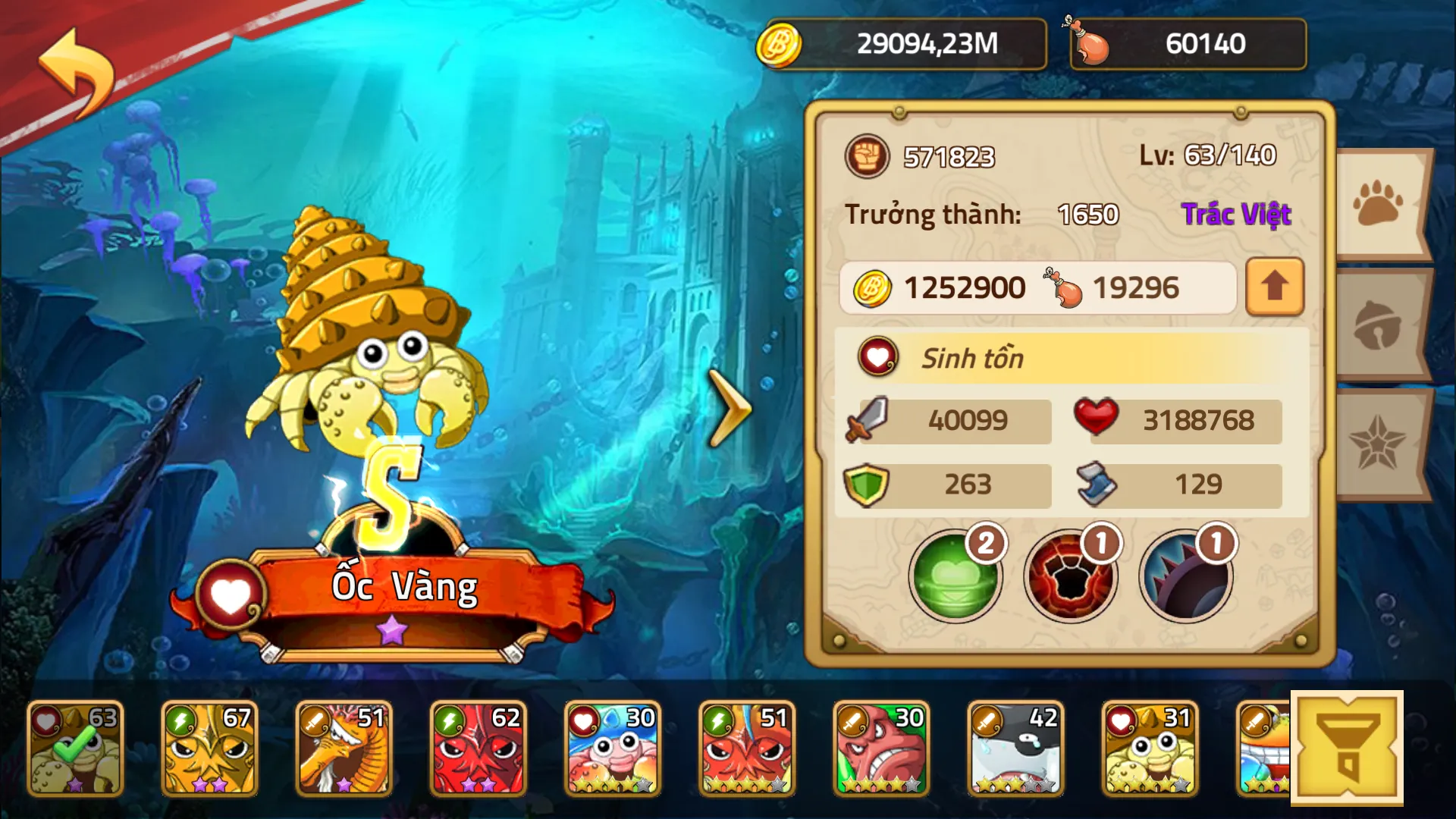Image resolution: width=1456 pixels, height=819 pixels.
Task: Click the fist power icon showing 571823
Action: [867, 157]
